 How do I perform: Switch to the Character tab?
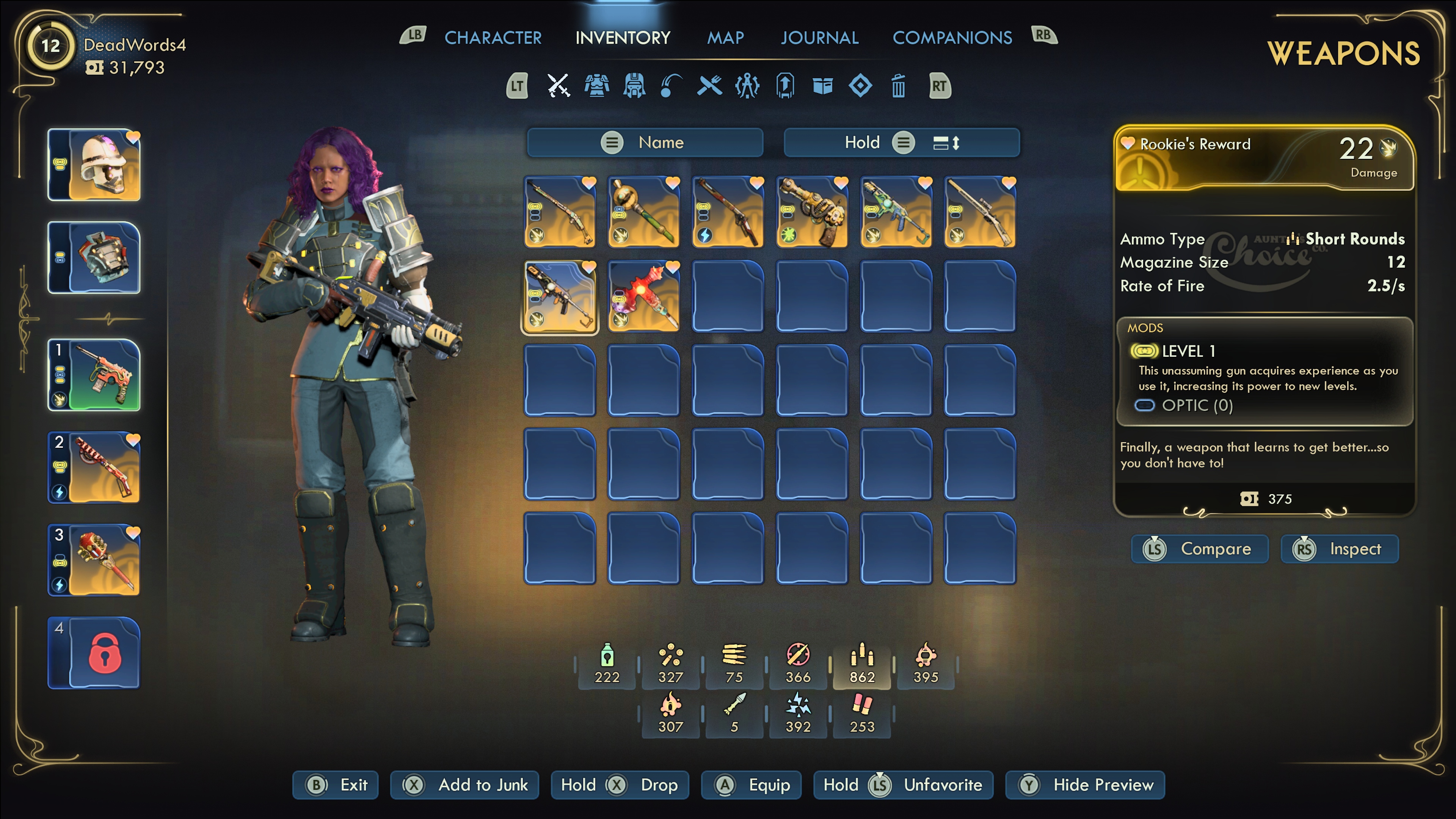[492, 38]
